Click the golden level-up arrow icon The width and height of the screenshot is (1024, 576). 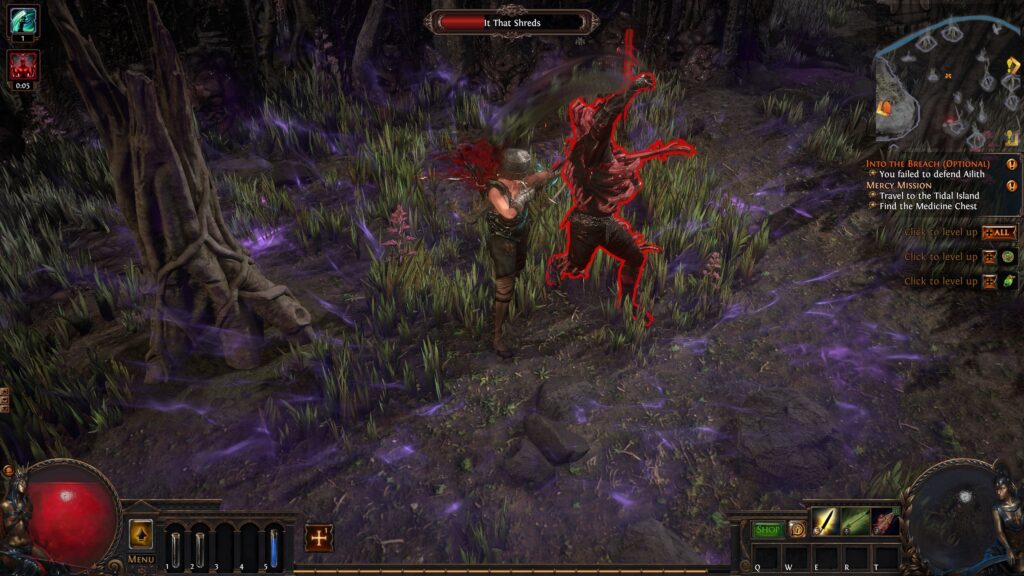[x=141, y=534]
